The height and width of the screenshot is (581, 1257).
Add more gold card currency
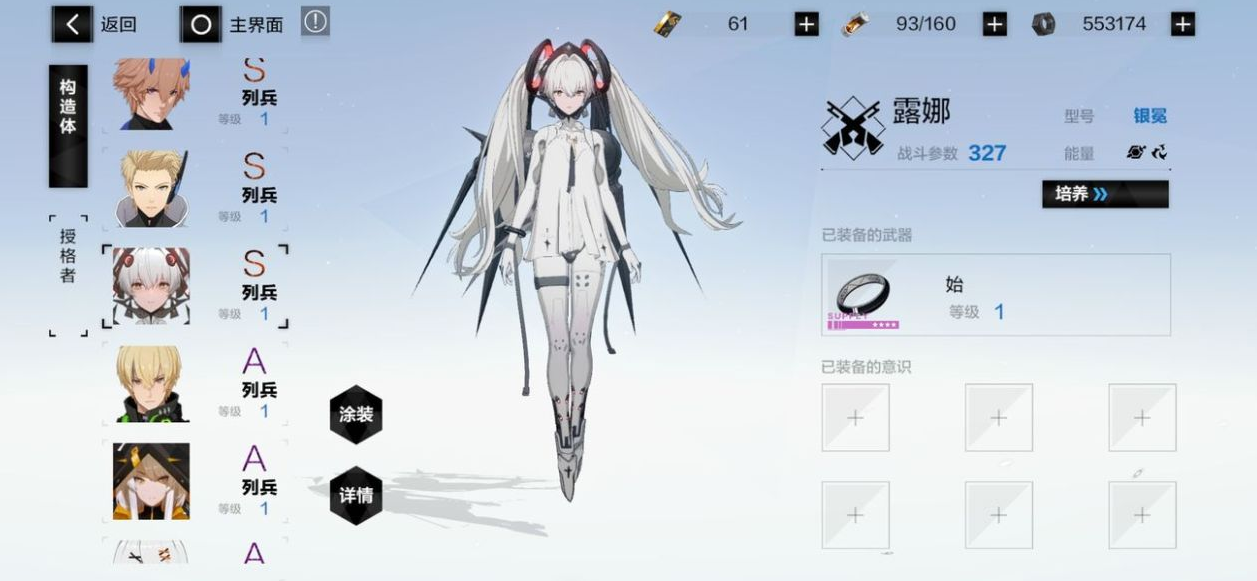point(806,24)
